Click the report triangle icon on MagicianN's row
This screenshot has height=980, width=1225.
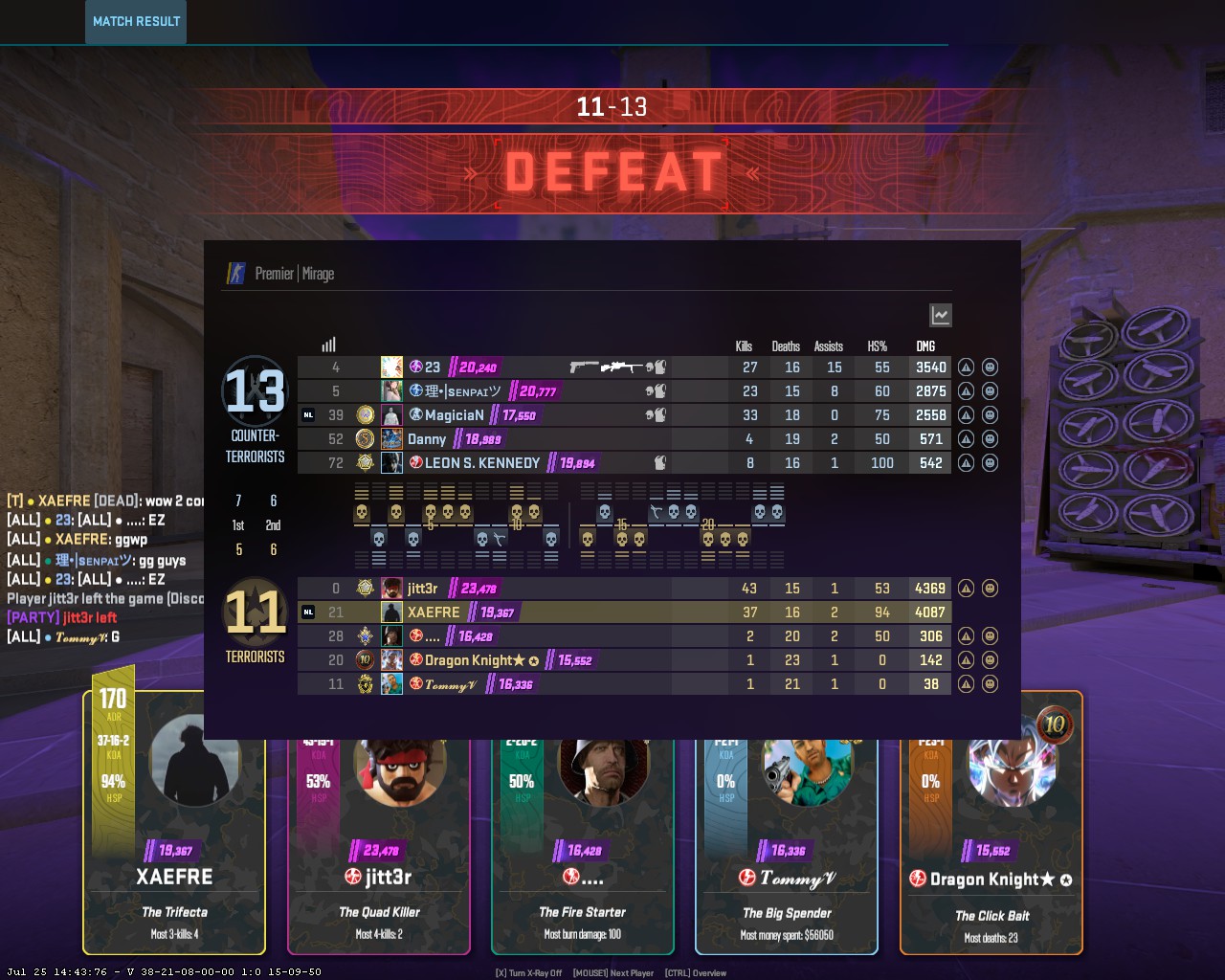tap(966, 415)
